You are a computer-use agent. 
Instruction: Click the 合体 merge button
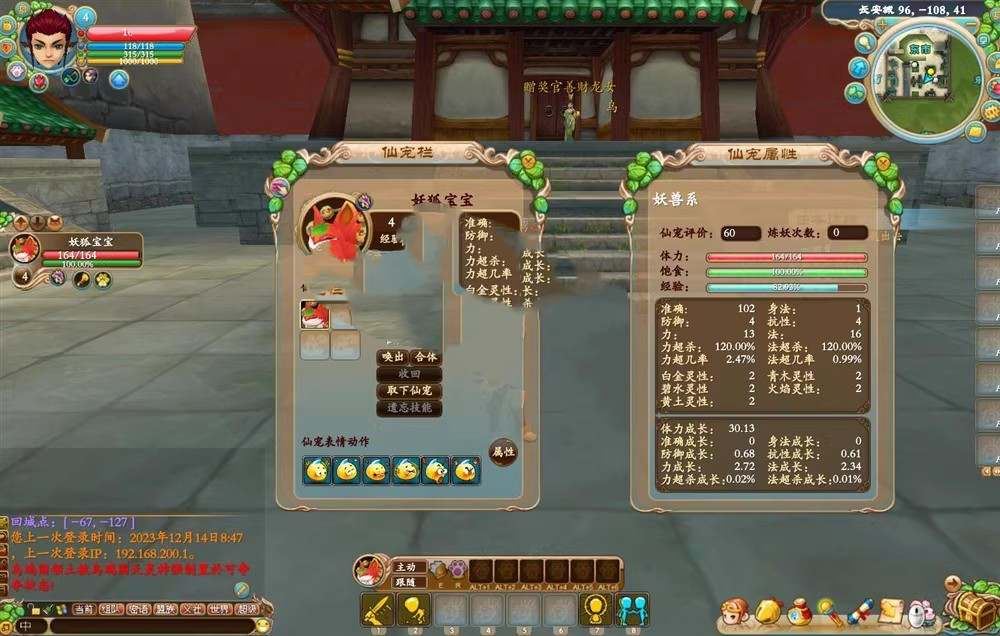[x=426, y=357]
